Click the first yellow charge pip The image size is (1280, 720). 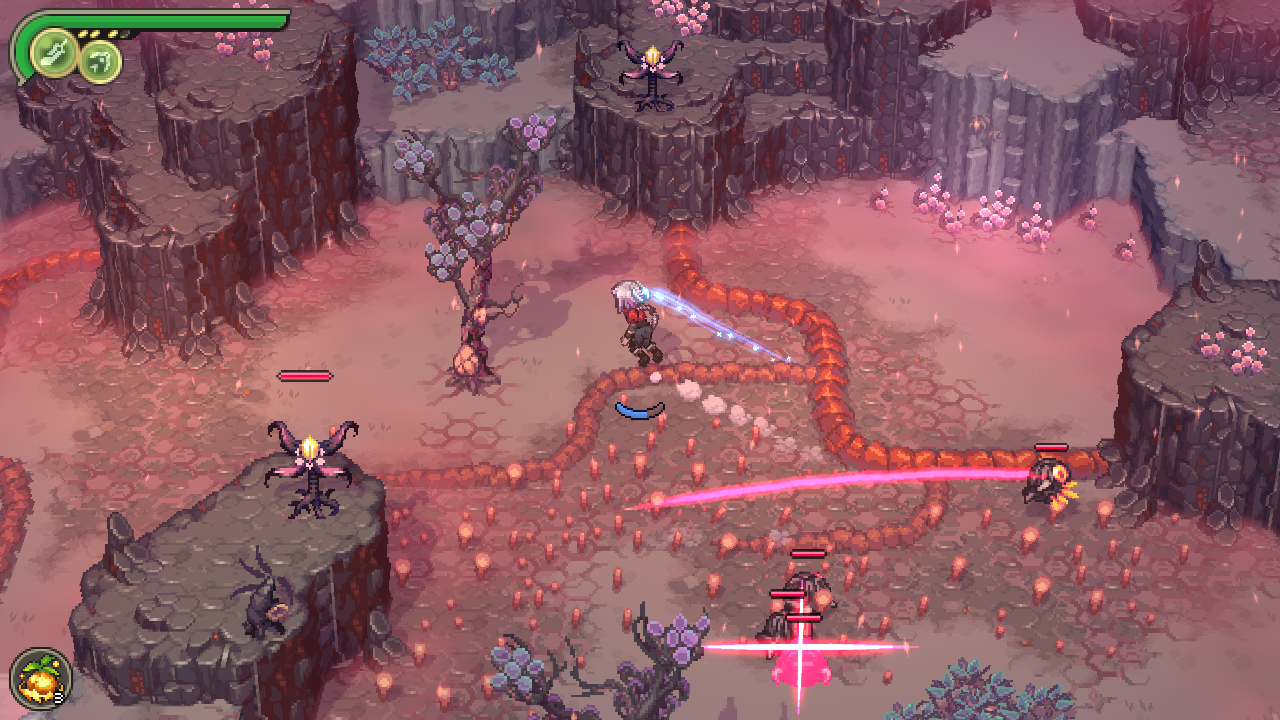point(83,33)
